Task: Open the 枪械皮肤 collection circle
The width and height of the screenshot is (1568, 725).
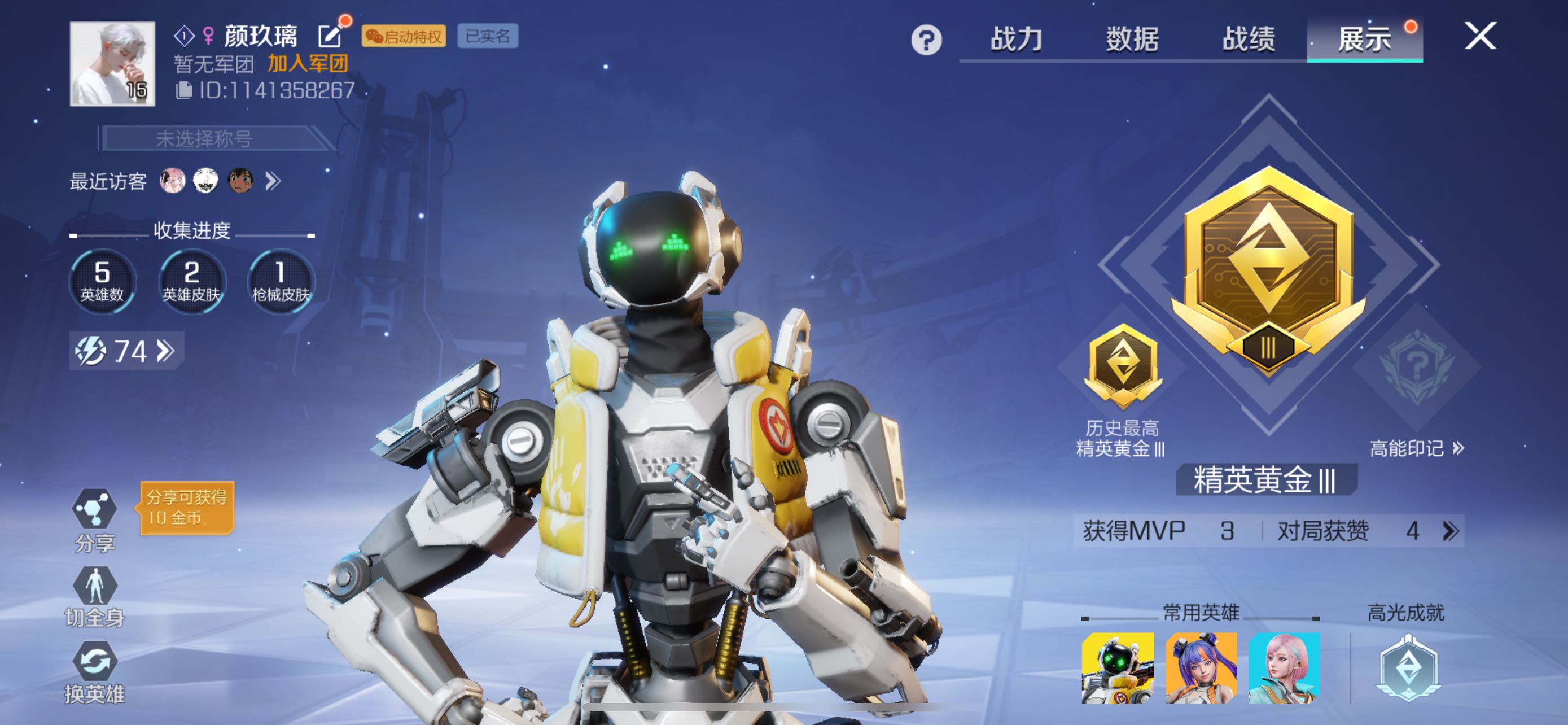Action: click(x=281, y=281)
